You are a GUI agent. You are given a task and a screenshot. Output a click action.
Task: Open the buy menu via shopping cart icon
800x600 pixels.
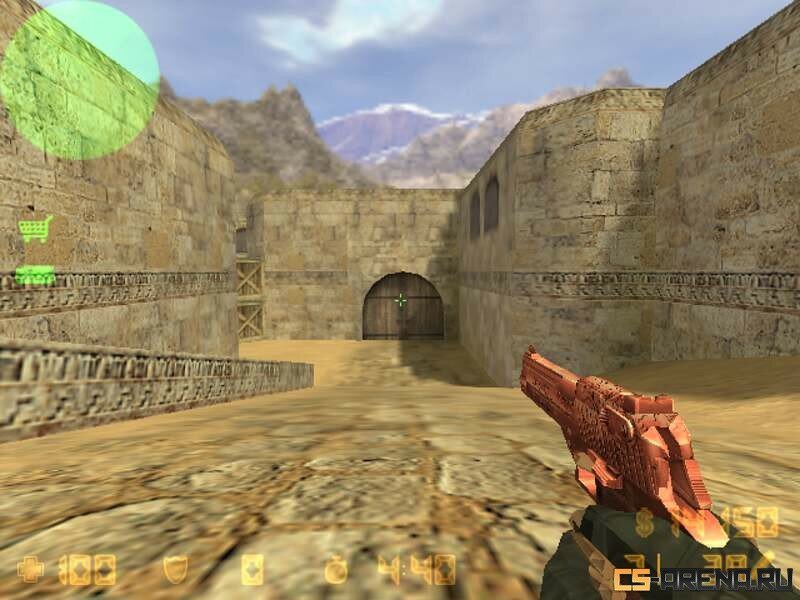(35, 229)
